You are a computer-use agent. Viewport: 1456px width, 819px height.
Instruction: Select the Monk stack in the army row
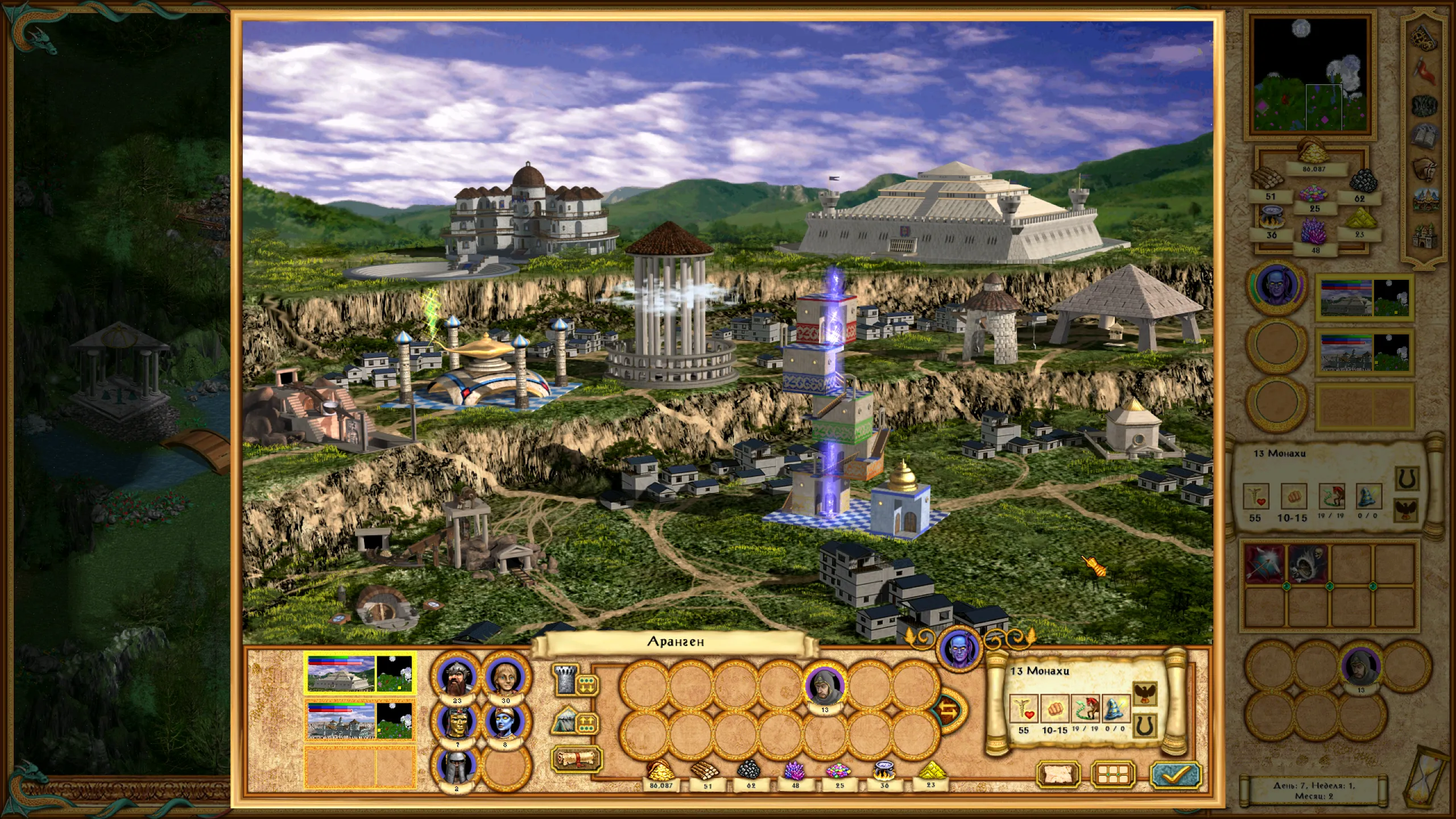pos(824,686)
